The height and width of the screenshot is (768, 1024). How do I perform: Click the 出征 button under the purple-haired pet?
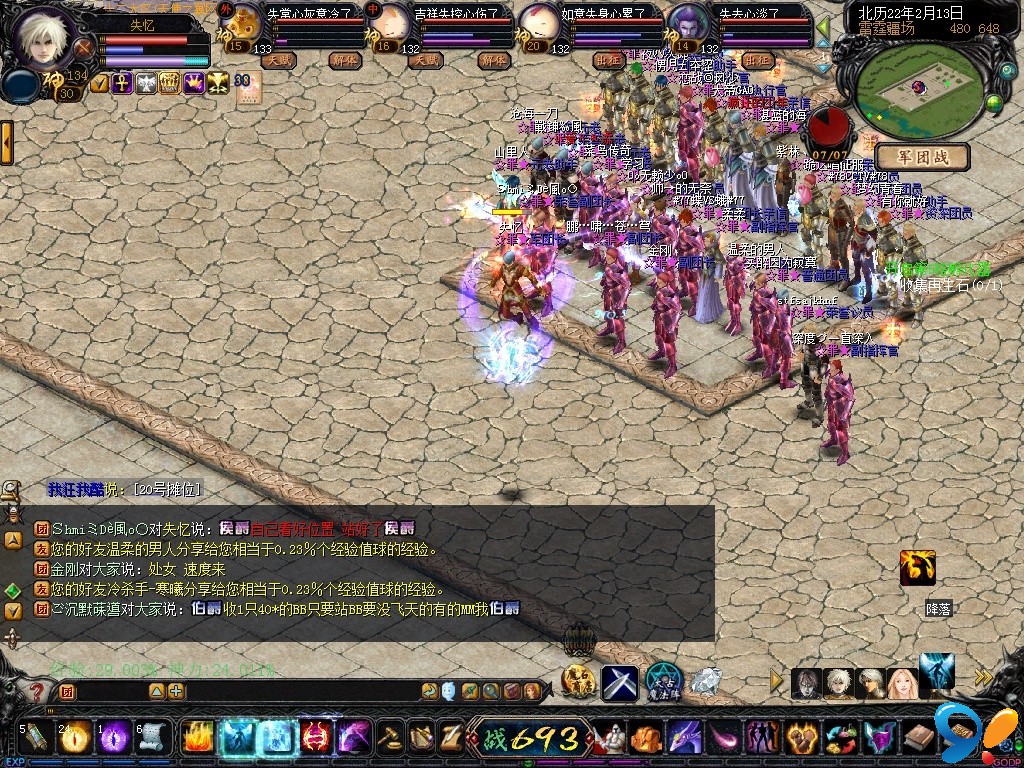tap(757, 60)
